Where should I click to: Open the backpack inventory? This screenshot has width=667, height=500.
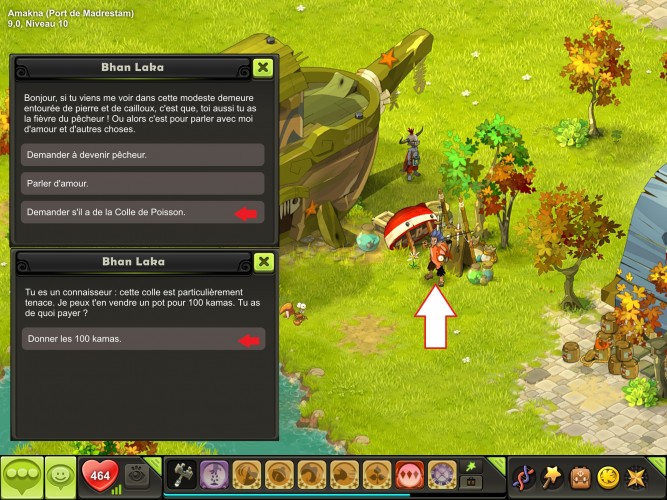click(579, 476)
